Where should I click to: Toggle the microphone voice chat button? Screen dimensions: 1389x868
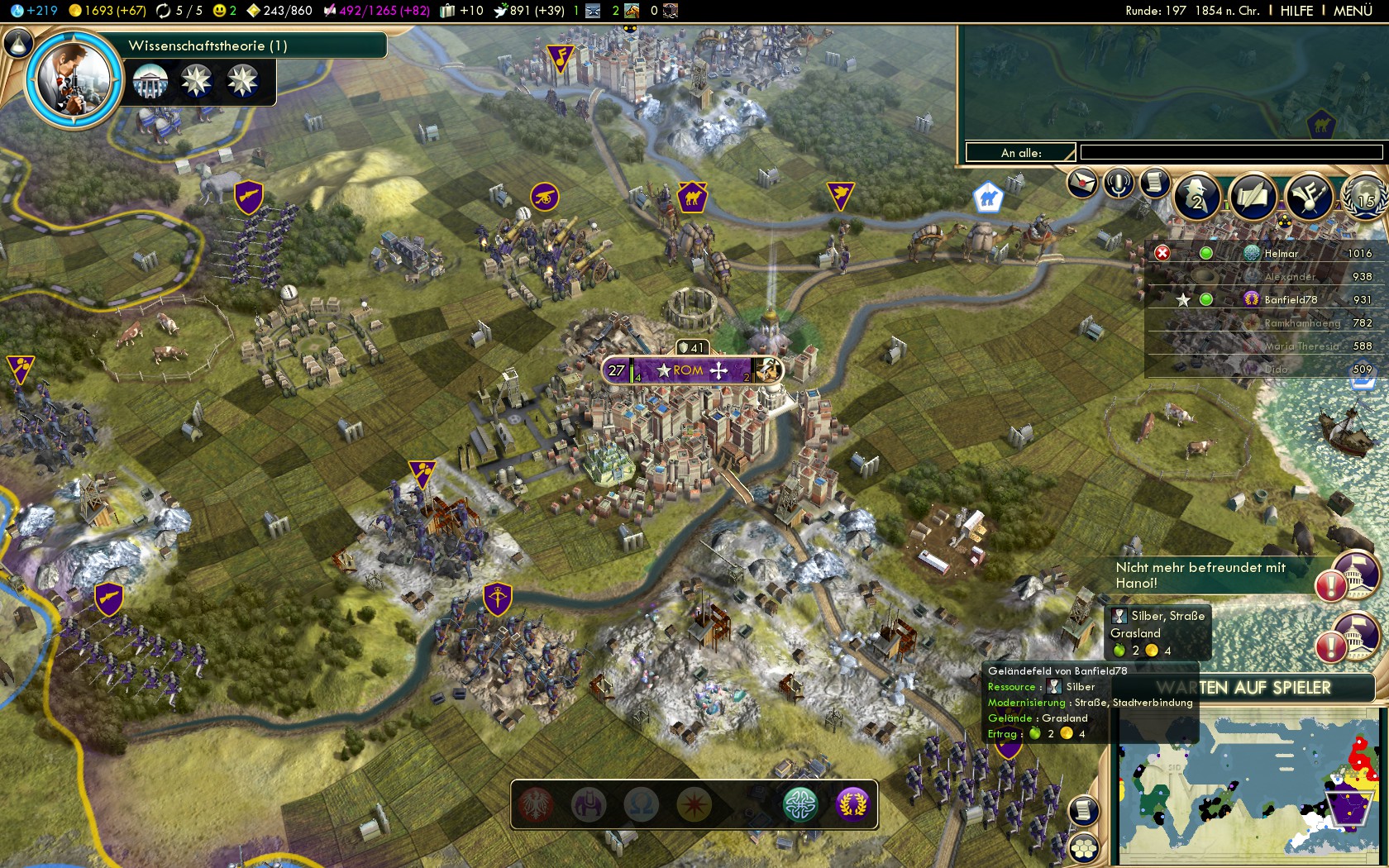point(1118,184)
